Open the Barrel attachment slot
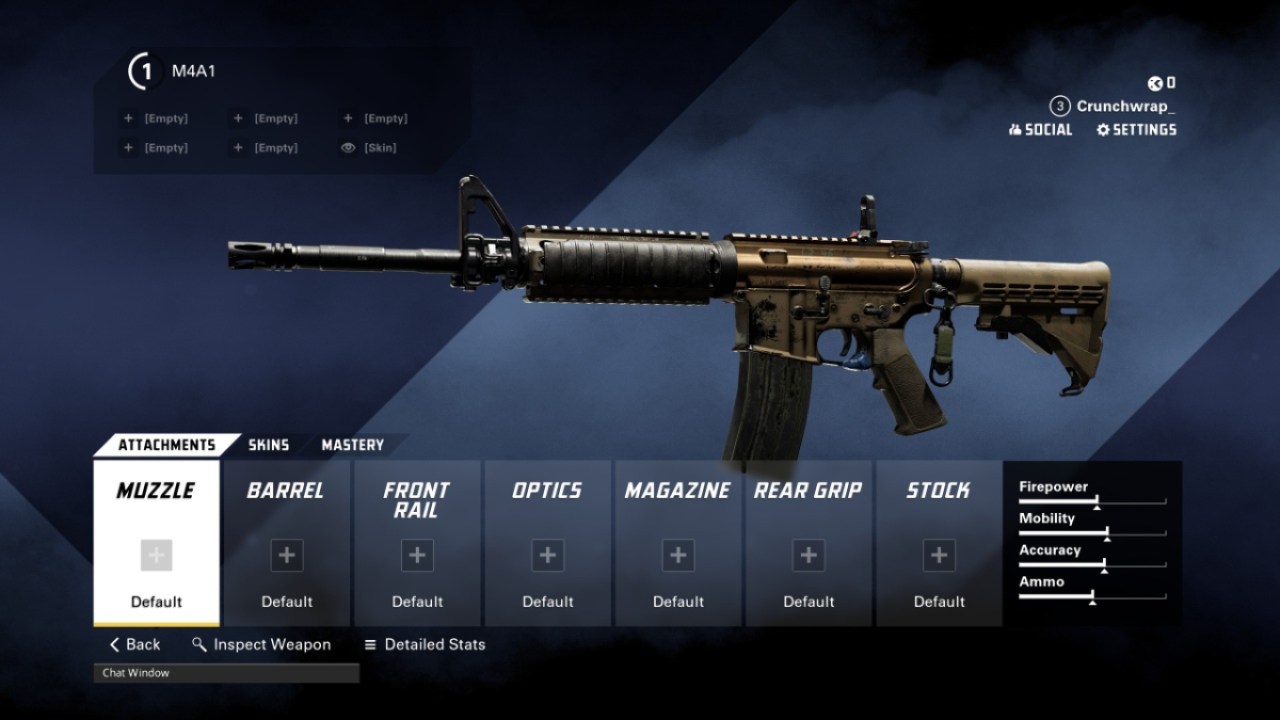 click(287, 543)
